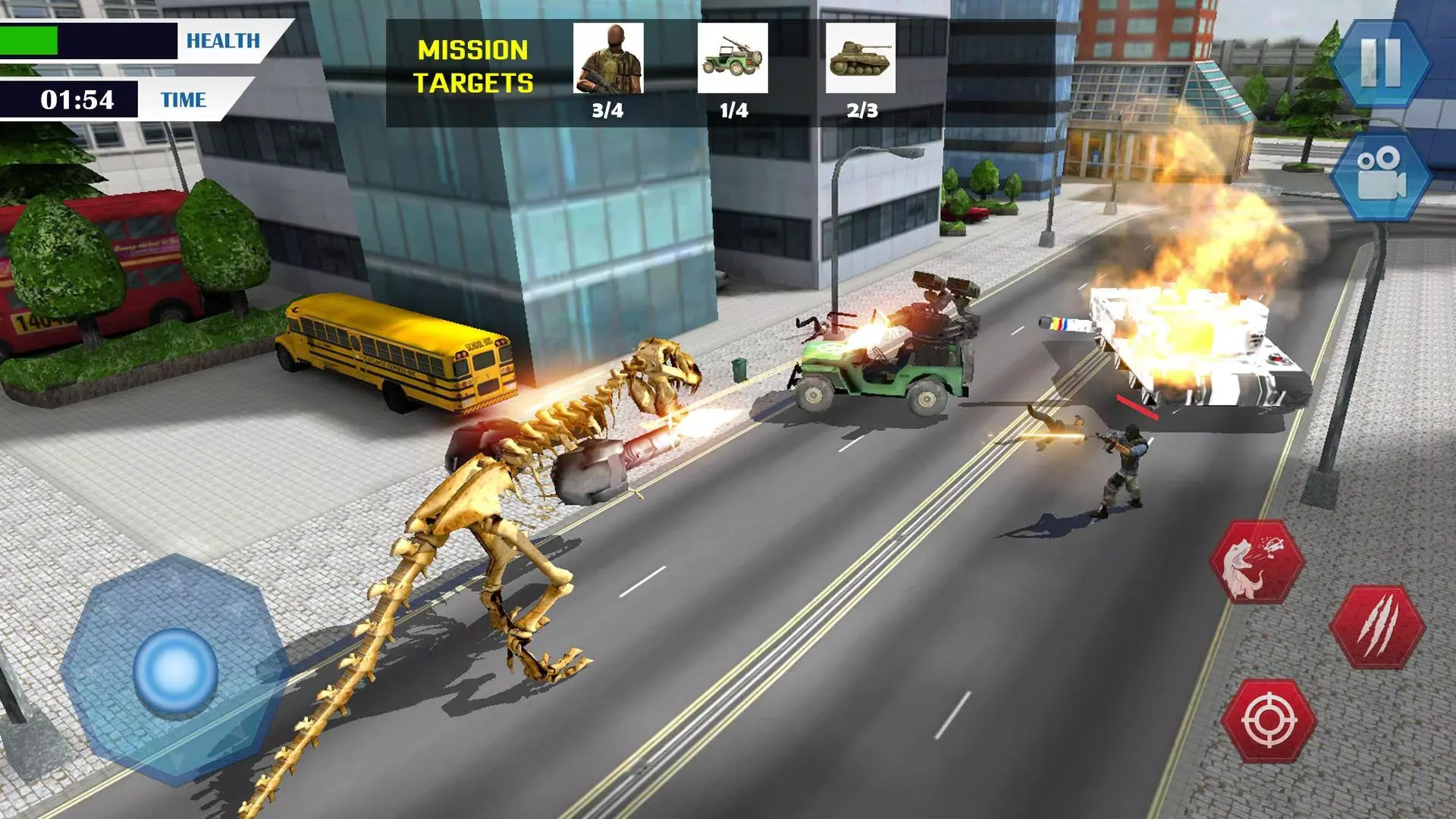The width and height of the screenshot is (1456, 819).
Task: Select the soldier mission target icon
Action: coord(608,58)
